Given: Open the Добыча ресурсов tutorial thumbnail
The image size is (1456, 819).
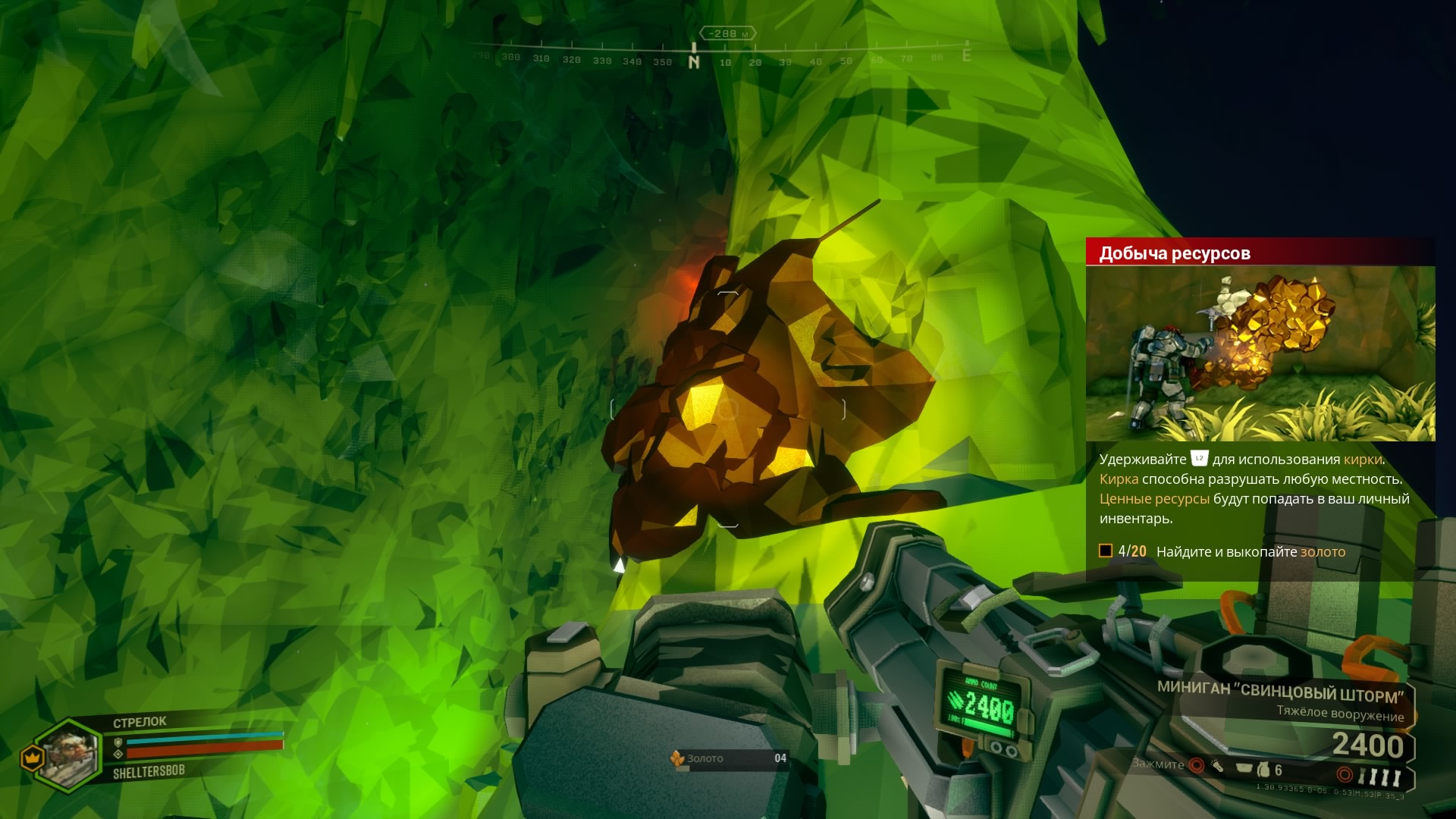Looking at the screenshot, I should 1260,353.
